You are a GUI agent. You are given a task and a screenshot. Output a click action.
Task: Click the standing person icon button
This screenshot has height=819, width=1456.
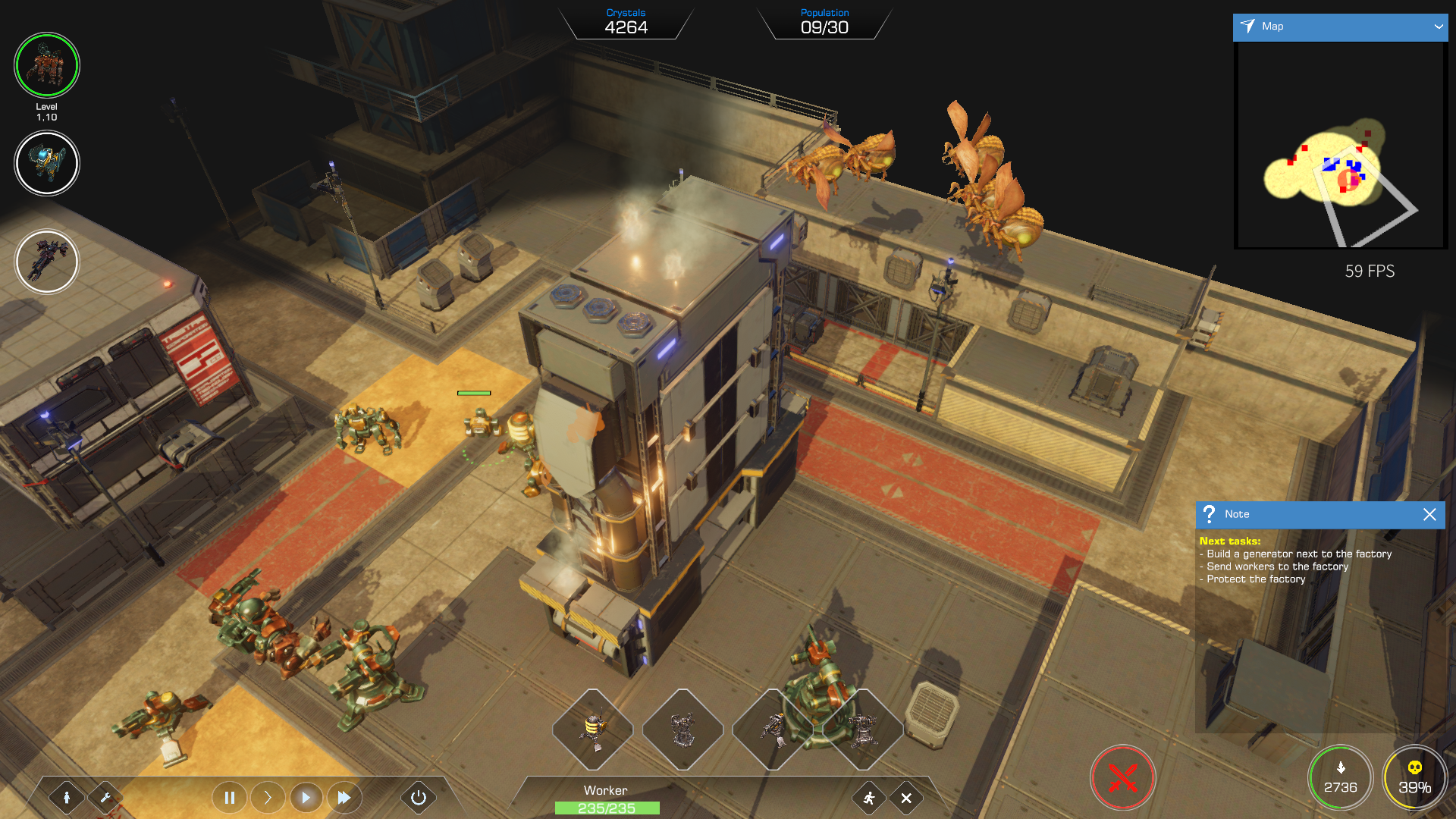67,797
